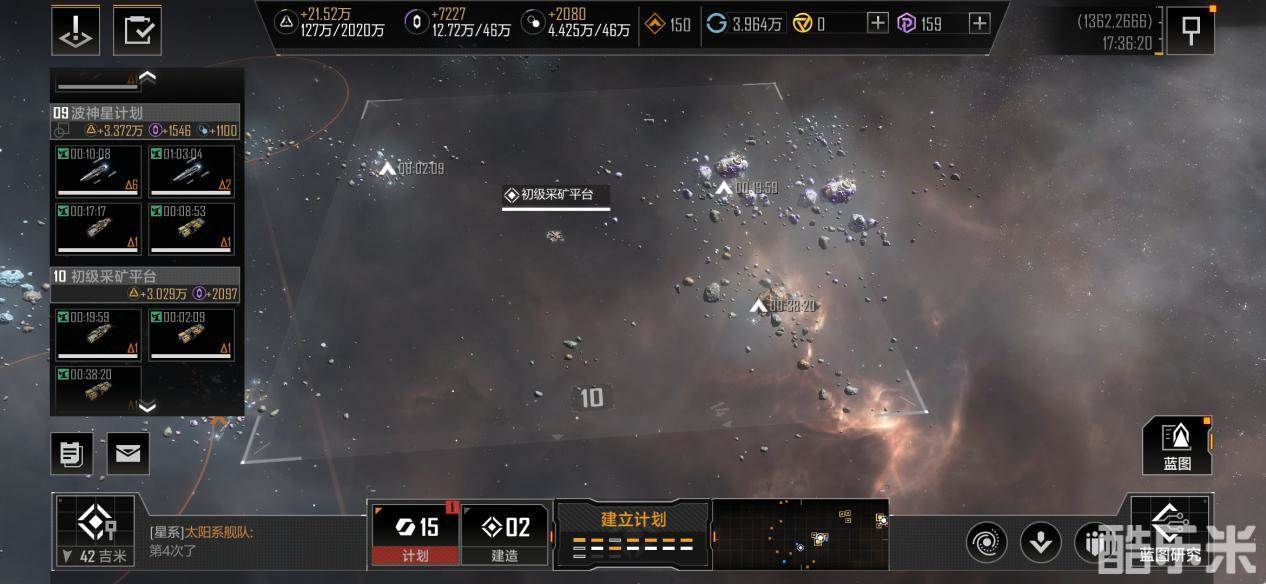
Task: Click the plus button next to the 159 currency
Action: click(979, 24)
